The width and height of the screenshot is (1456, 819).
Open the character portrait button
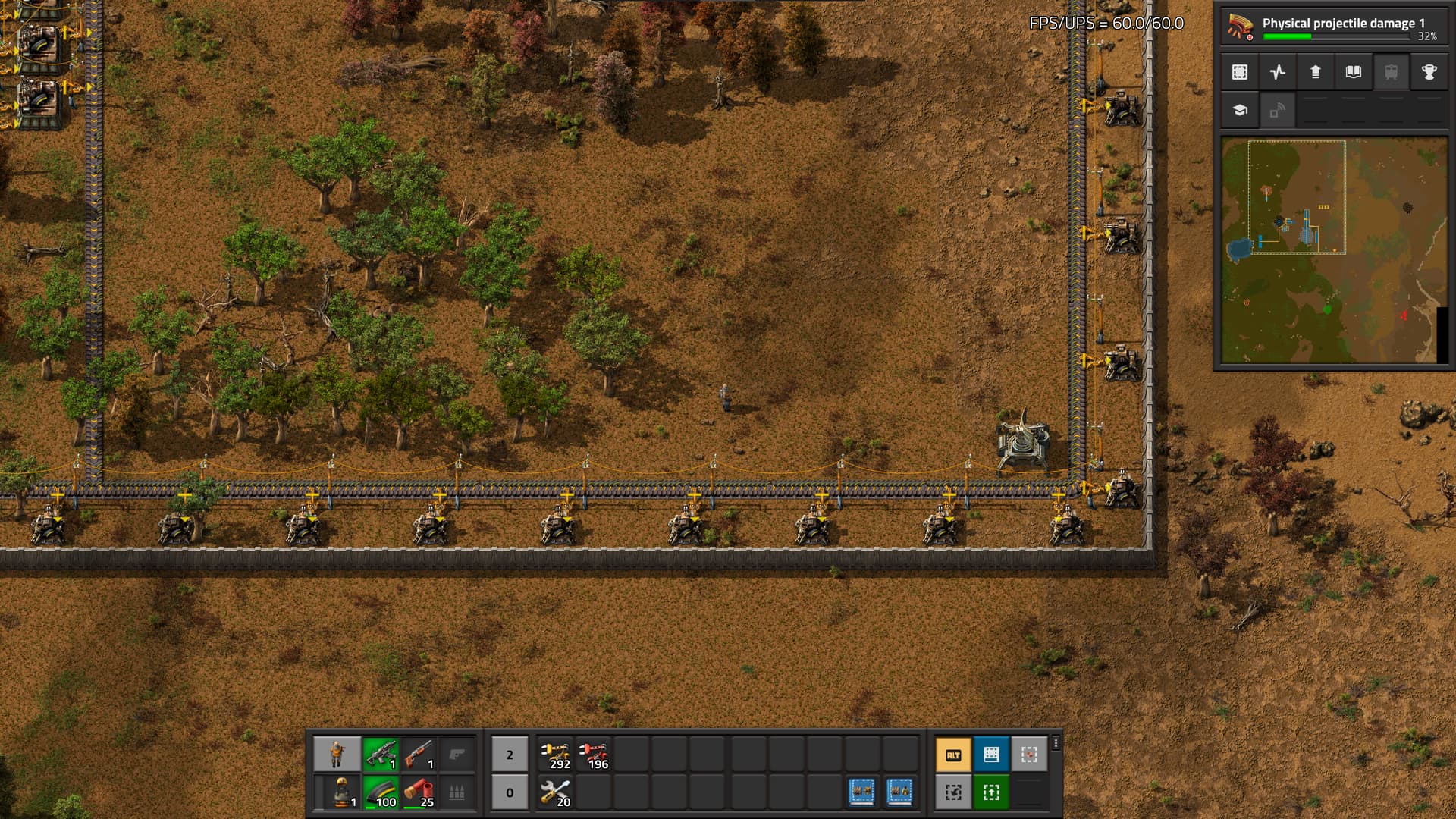coord(337,755)
